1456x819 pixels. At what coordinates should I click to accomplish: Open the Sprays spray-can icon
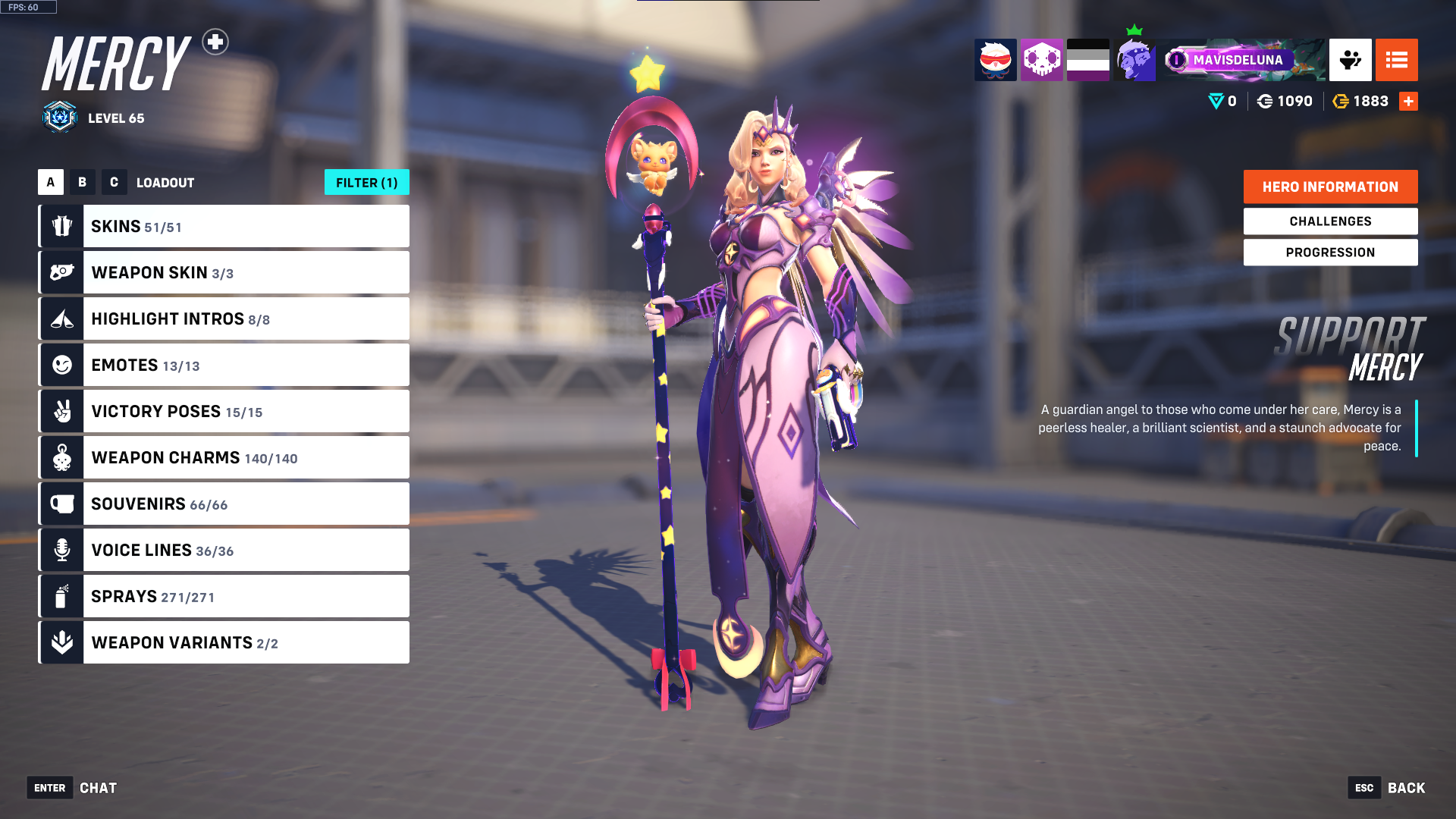coord(61,596)
